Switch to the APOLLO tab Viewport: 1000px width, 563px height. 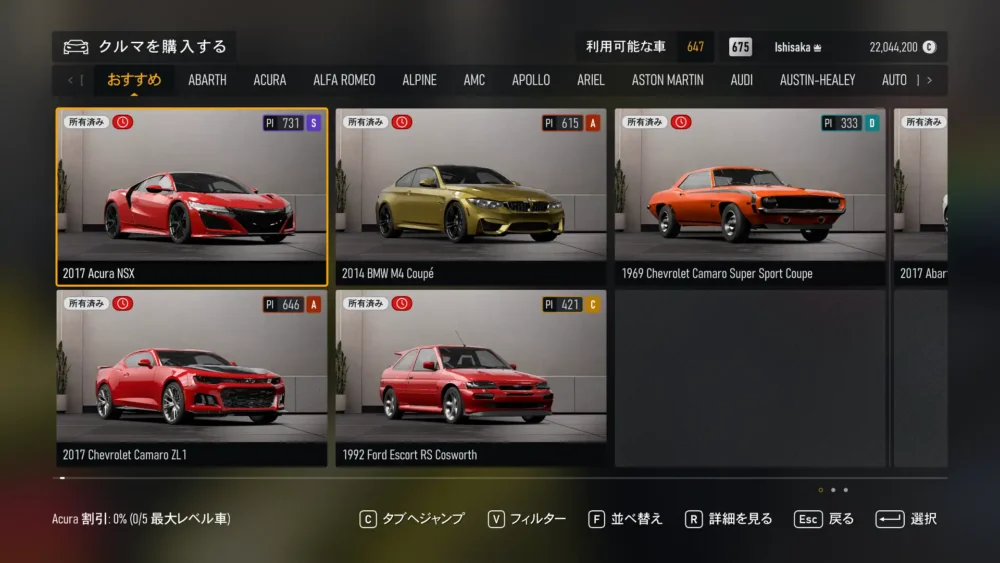point(531,80)
